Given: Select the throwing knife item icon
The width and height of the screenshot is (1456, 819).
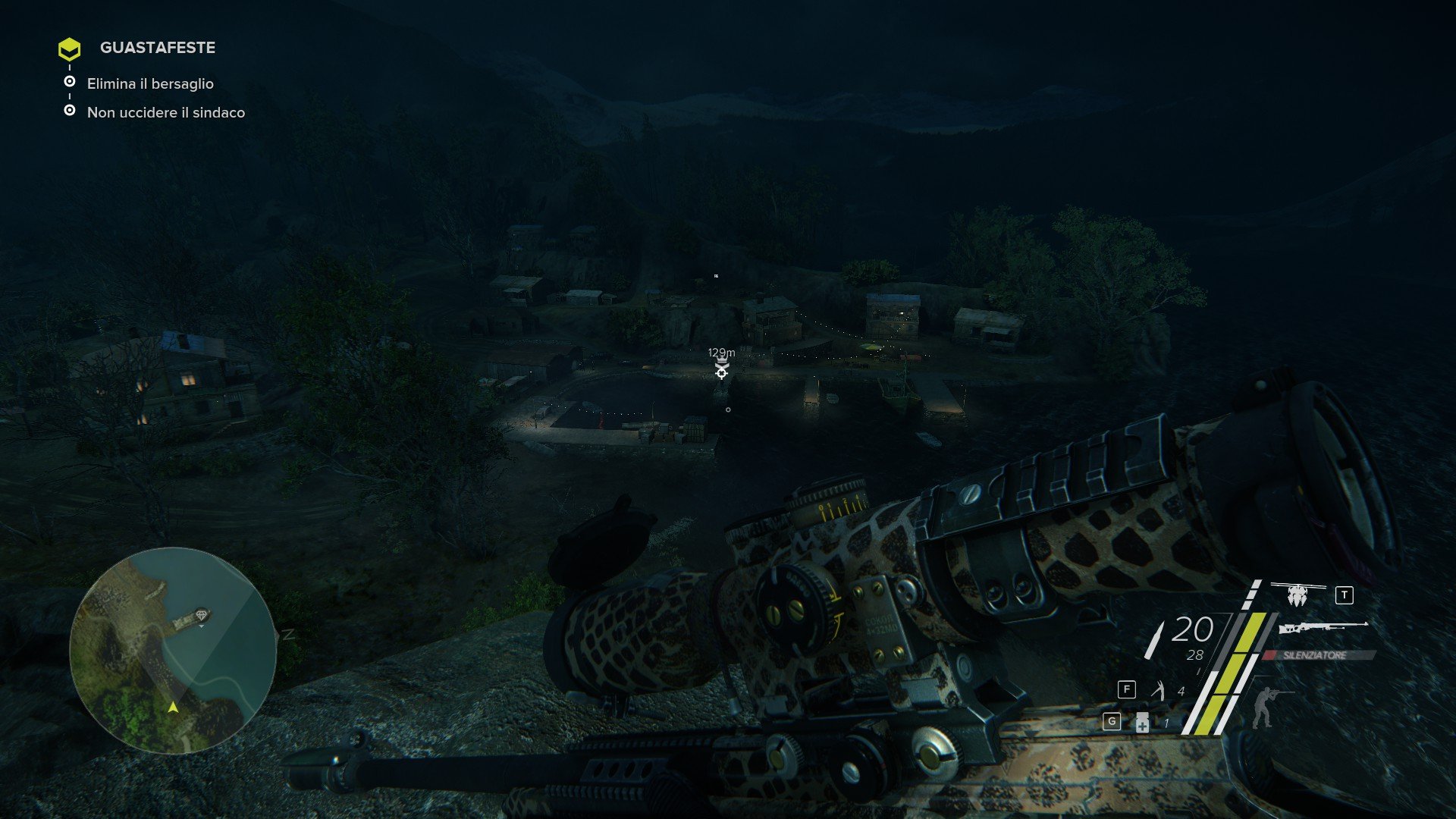Looking at the screenshot, I should tap(1158, 690).
